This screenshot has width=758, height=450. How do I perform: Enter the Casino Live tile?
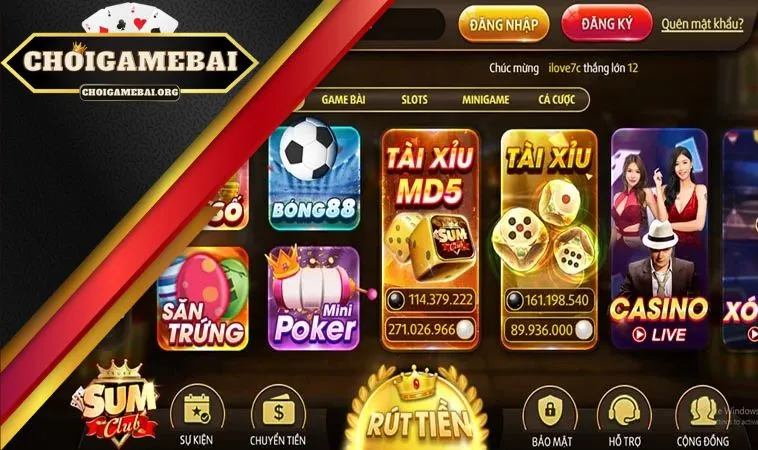658,237
